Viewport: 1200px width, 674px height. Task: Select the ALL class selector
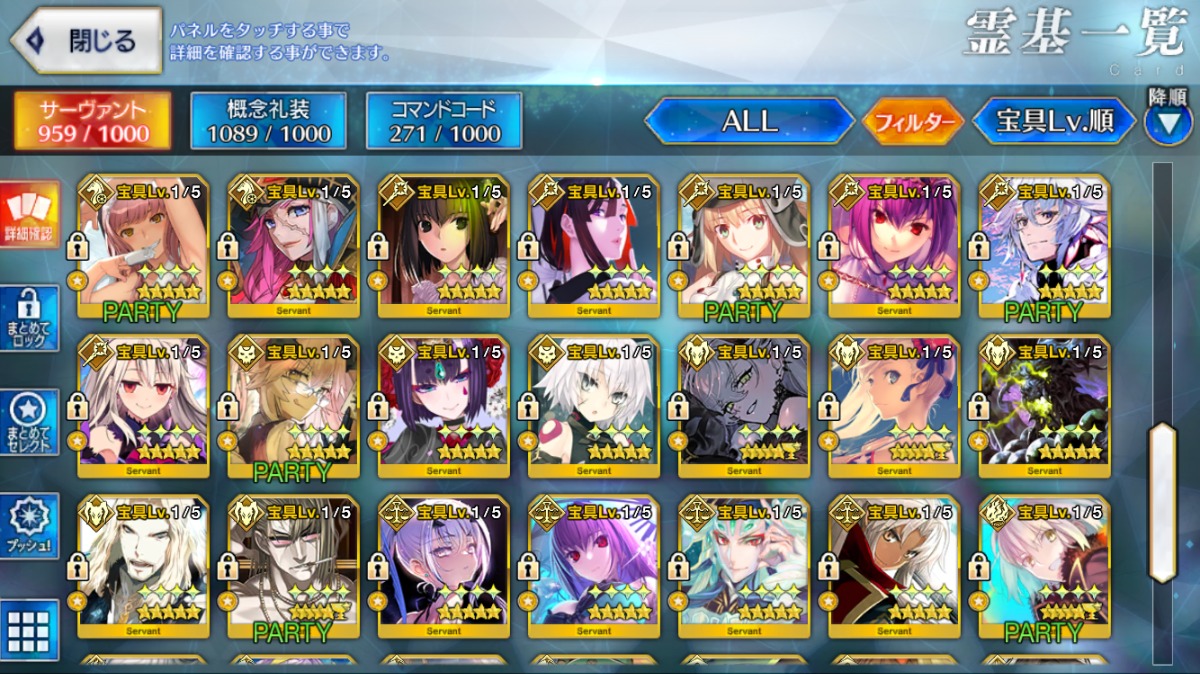(x=750, y=121)
